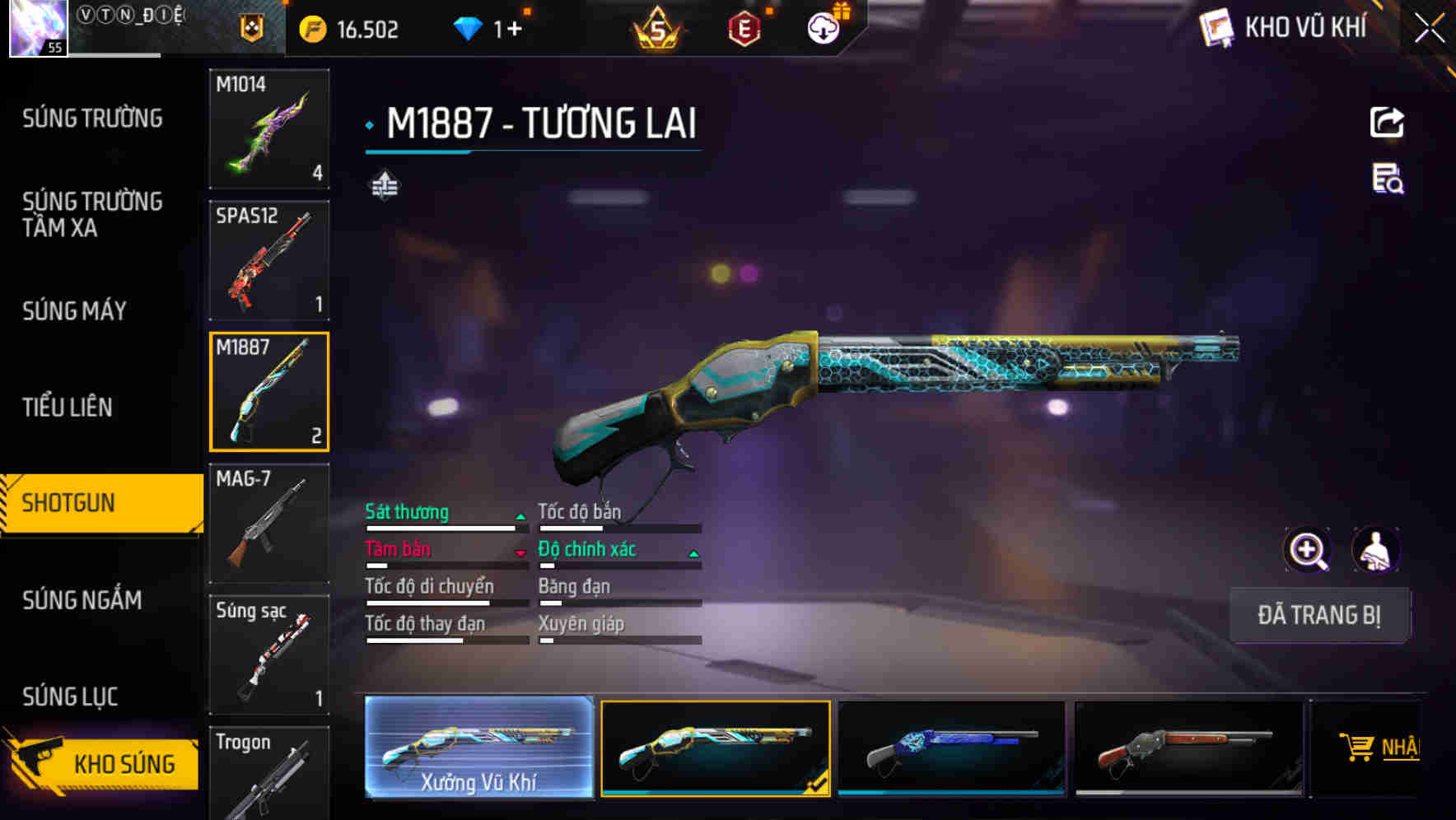The height and width of the screenshot is (820, 1456).
Task: Collapse the Tầm bắn stat indicator
Action: coord(521,550)
